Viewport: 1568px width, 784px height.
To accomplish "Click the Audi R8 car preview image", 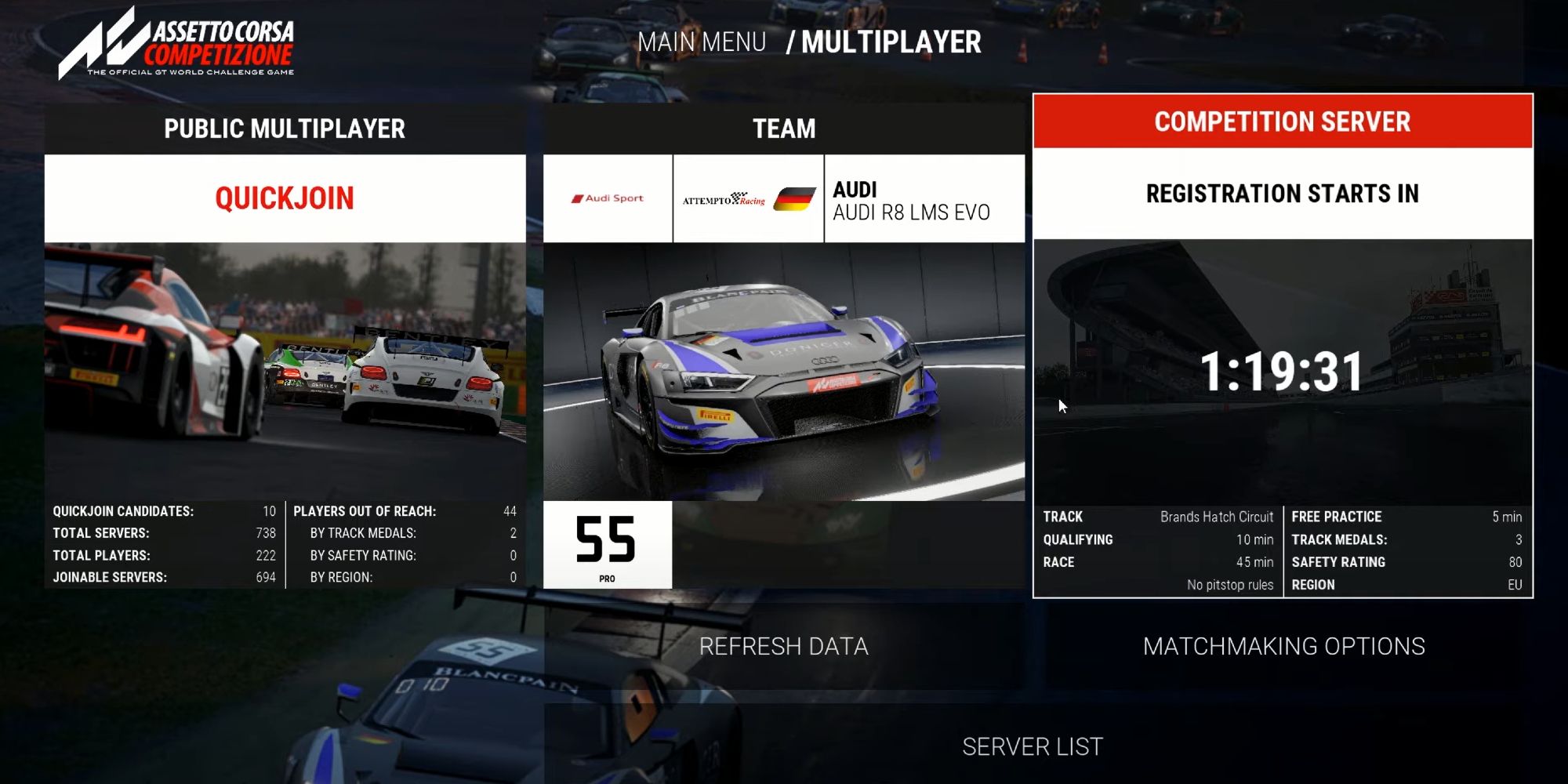I will [784, 372].
